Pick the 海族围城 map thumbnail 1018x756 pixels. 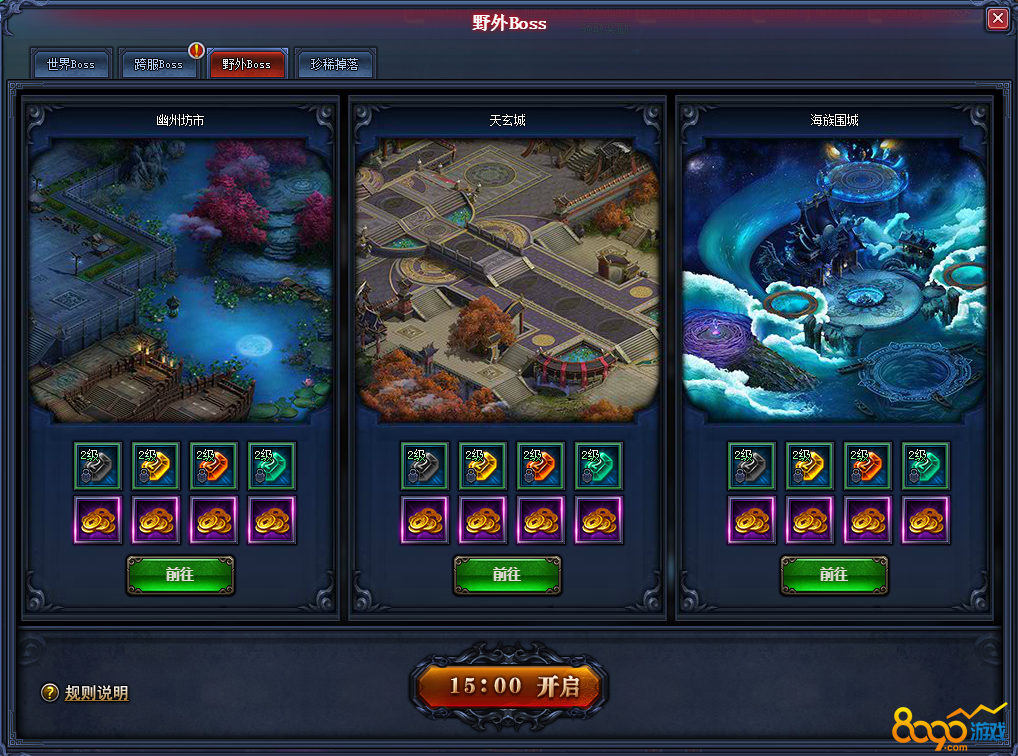coord(834,280)
